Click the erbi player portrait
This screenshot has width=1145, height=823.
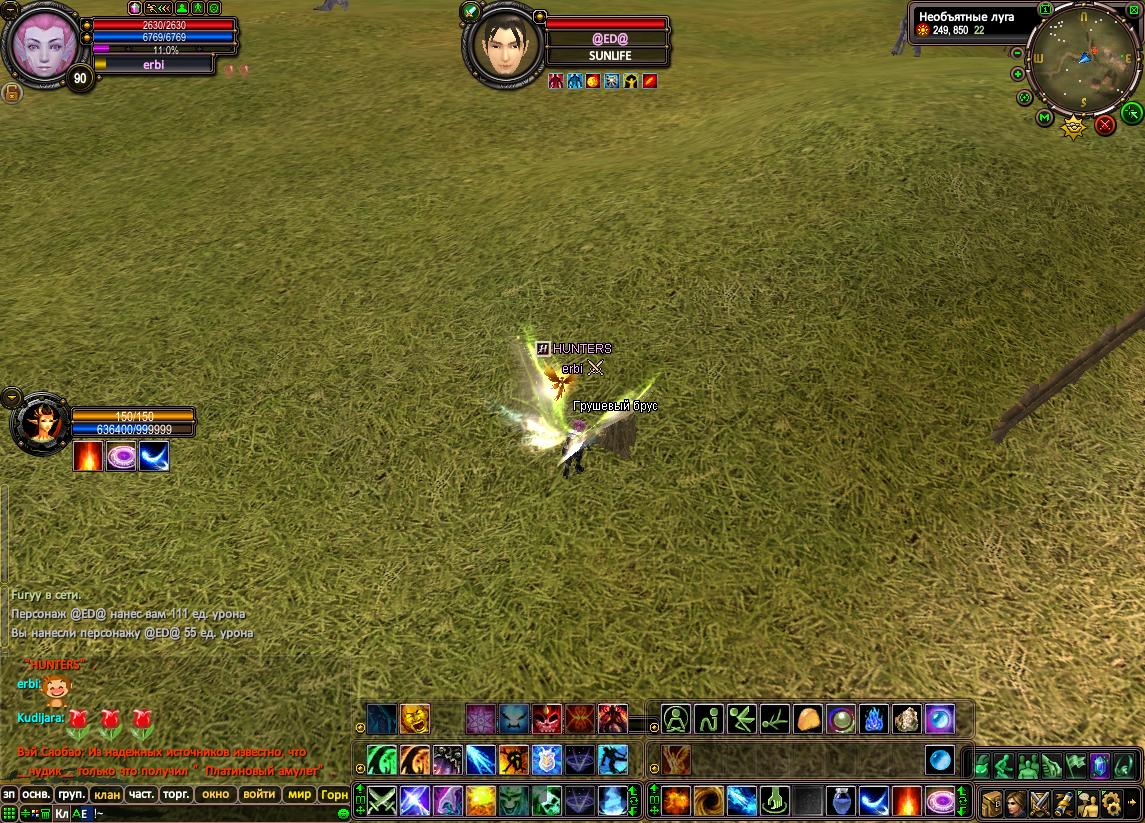[x=41, y=47]
